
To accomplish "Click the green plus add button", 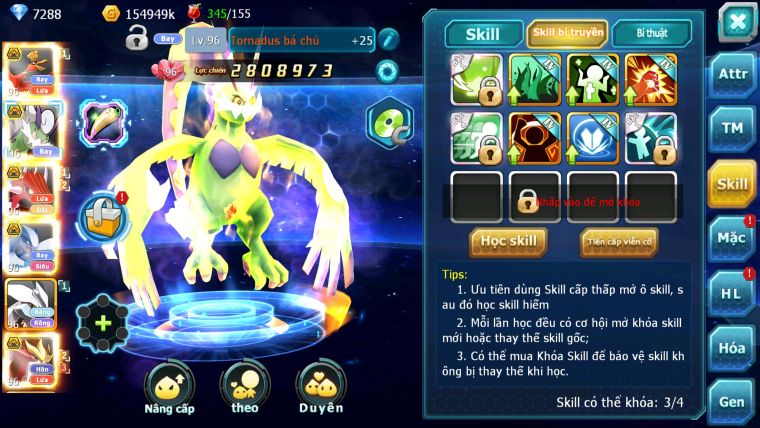I will coord(103,323).
